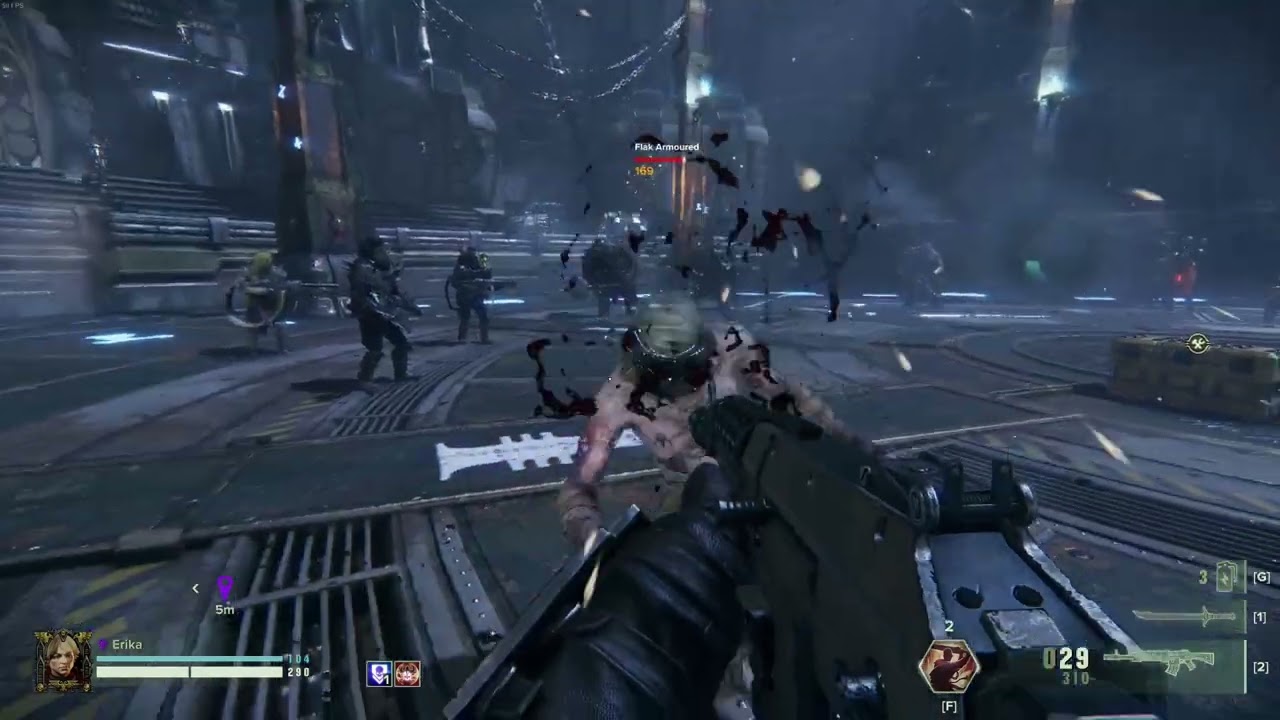Select the sword melee weapon slot
This screenshot has height=720, width=1280.
point(1187,617)
